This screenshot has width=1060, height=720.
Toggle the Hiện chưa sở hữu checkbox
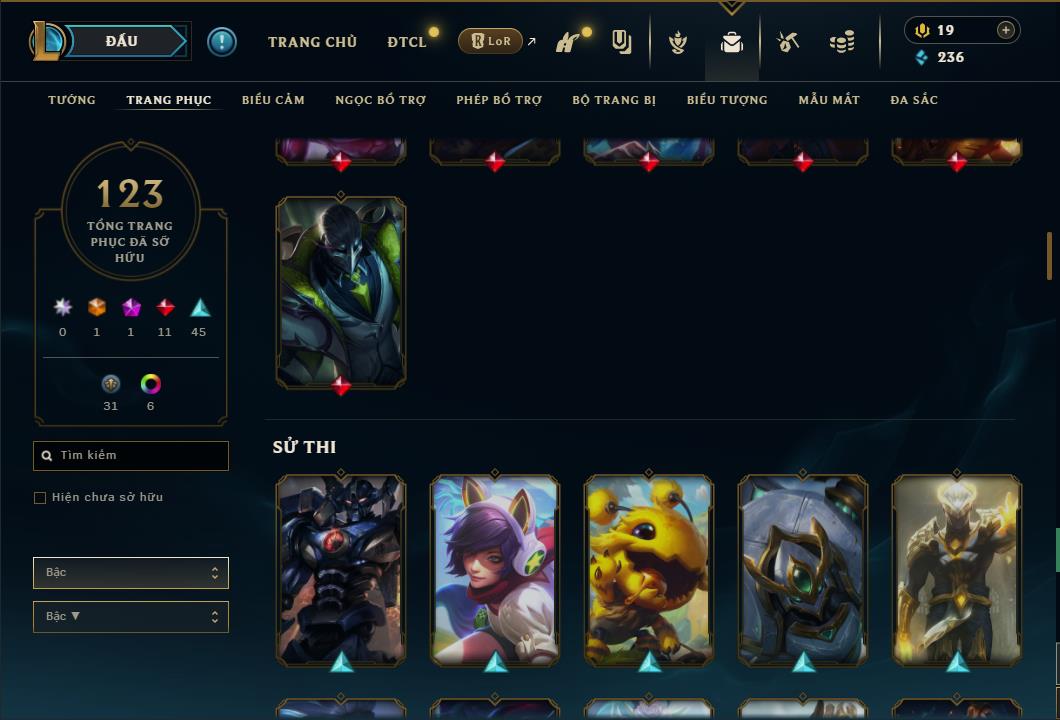pyautogui.click(x=40, y=498)
